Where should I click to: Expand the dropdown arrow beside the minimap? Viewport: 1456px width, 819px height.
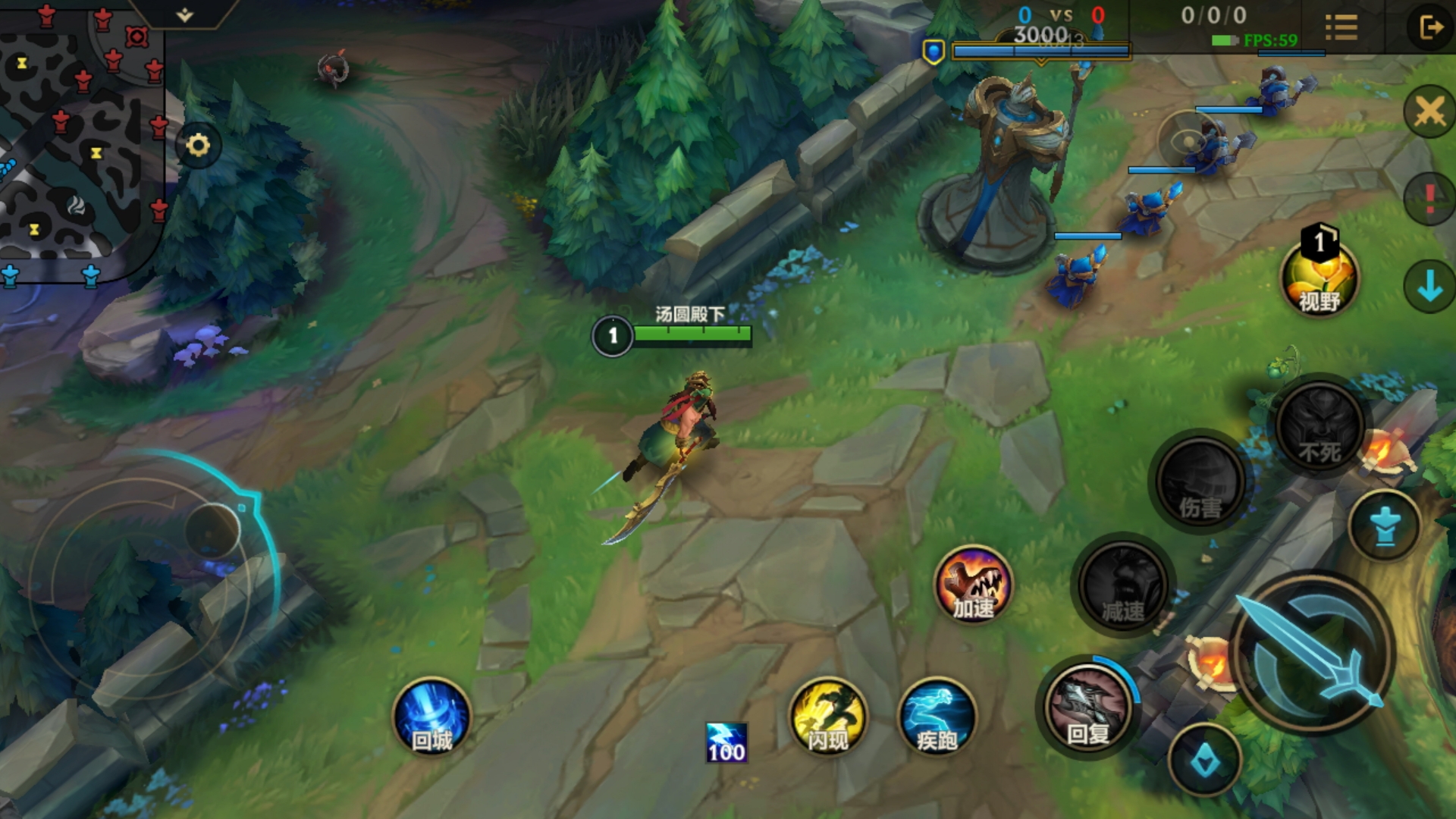185,14
